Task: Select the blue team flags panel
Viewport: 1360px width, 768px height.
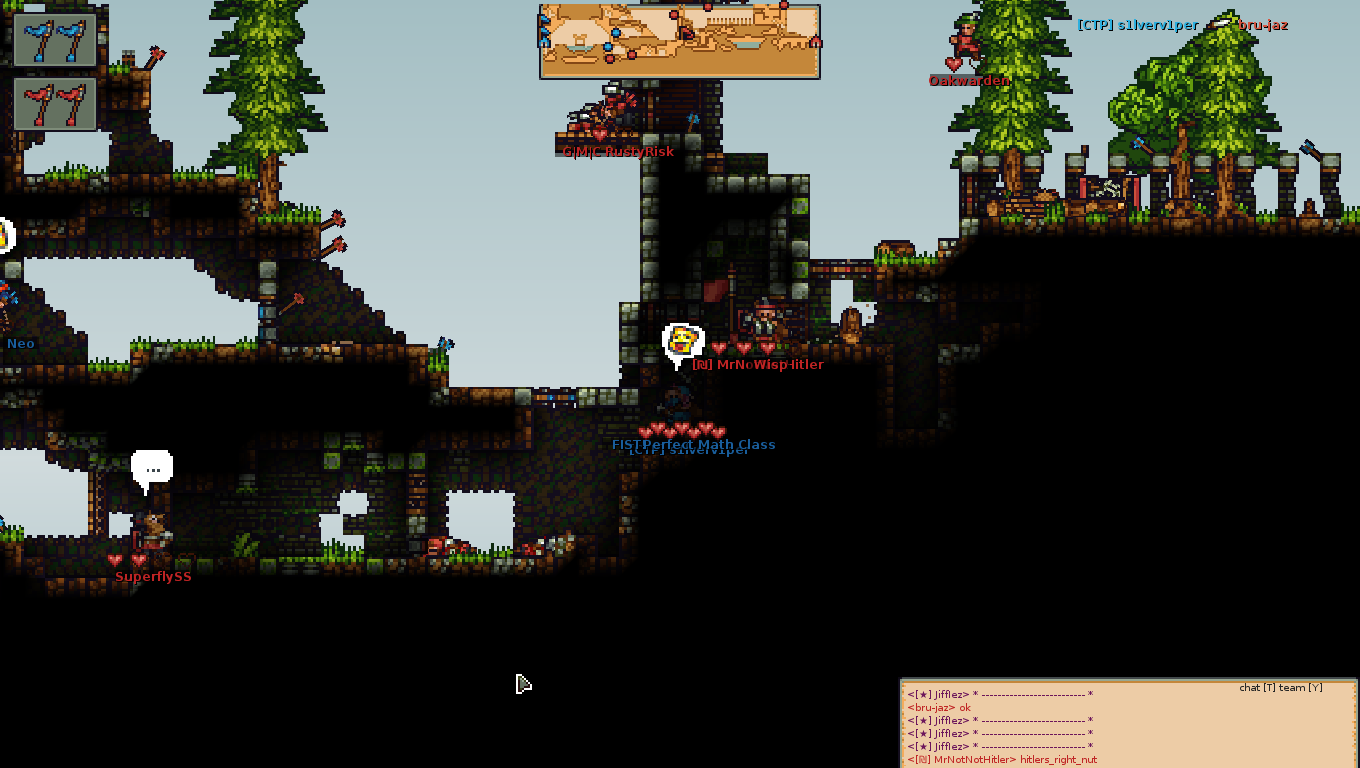Action: pos(55,40)
